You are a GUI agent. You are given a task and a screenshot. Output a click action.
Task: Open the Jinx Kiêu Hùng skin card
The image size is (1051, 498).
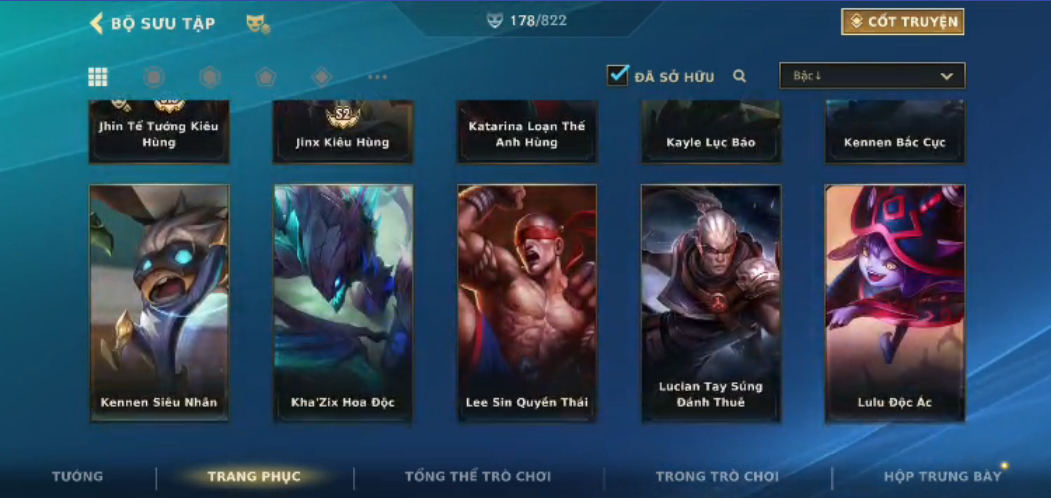coord(343,131)
